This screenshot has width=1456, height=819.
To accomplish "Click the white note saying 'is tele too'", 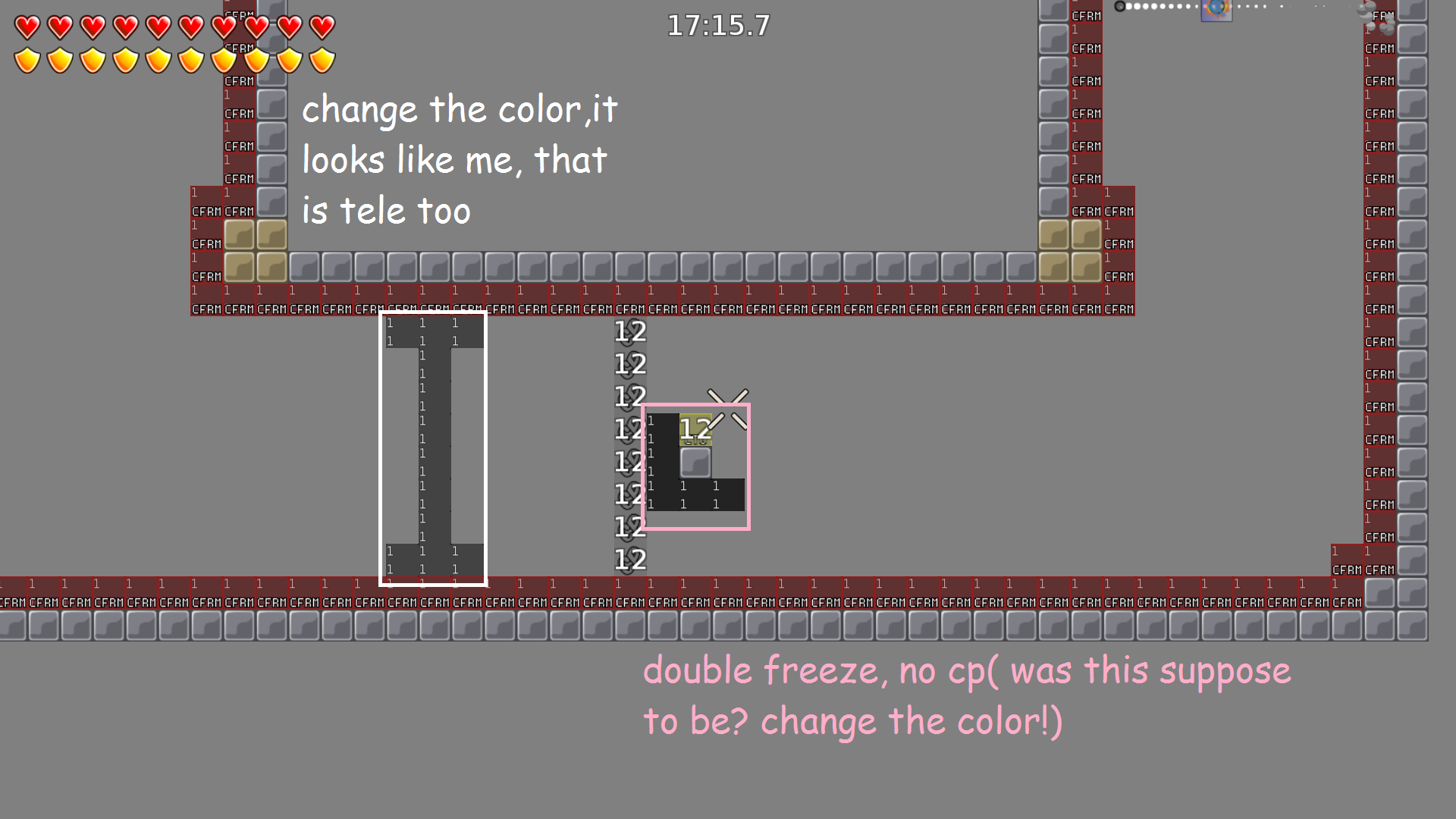I will [x=387, y=211].
